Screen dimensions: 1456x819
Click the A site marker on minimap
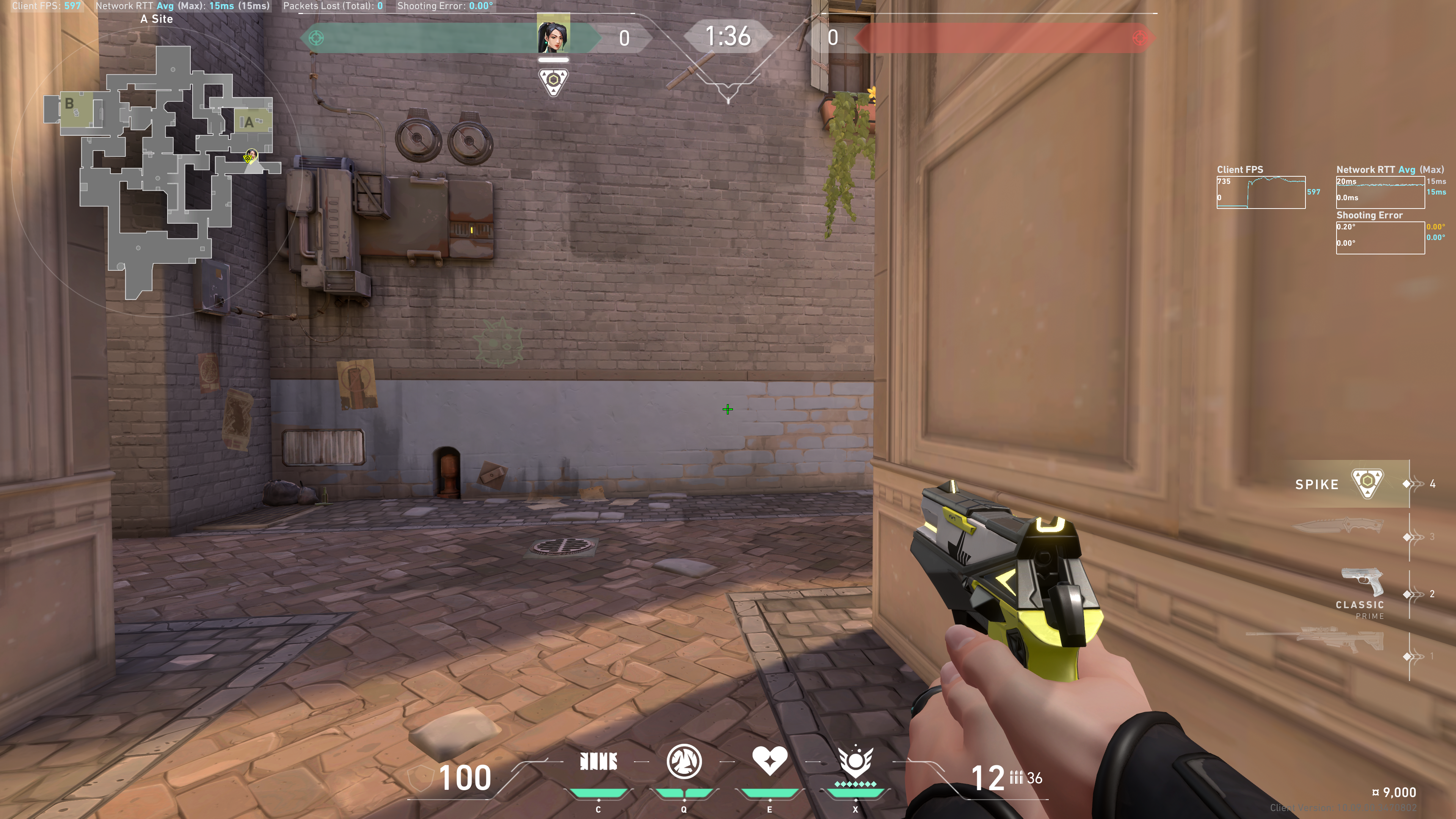coord(249,122)
